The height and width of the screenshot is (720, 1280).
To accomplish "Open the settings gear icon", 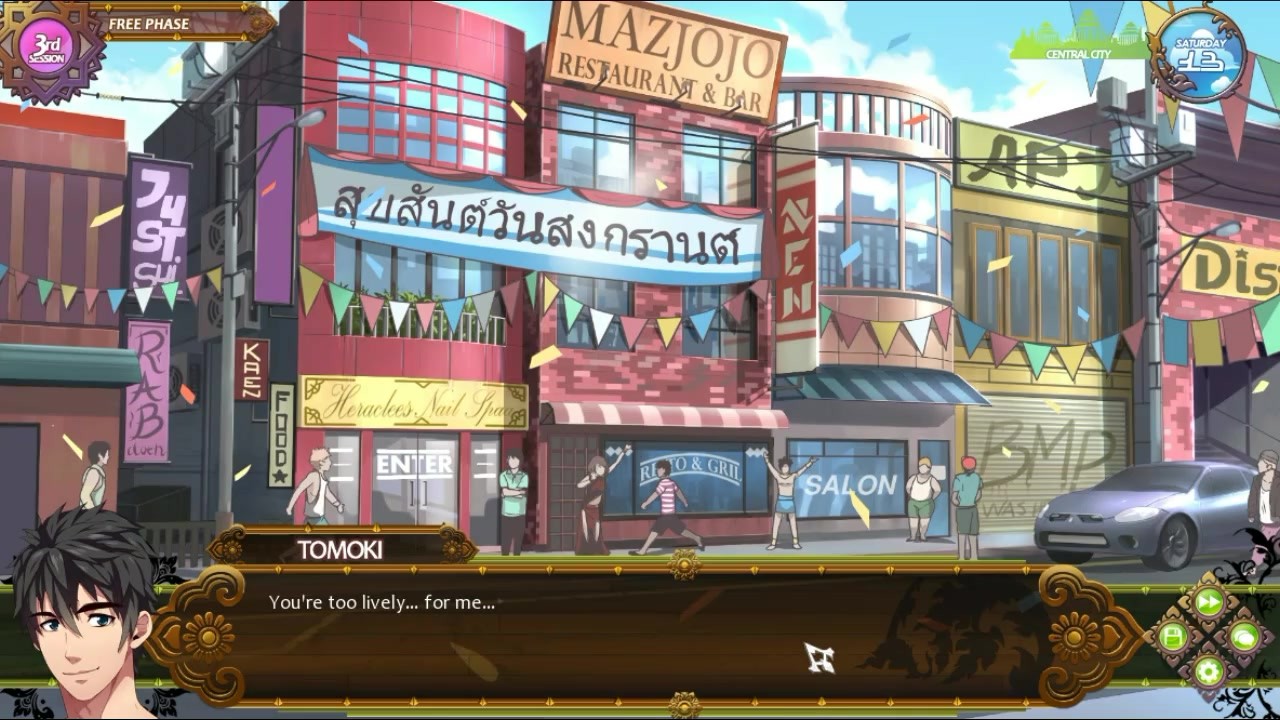I will click(1209, 671).
